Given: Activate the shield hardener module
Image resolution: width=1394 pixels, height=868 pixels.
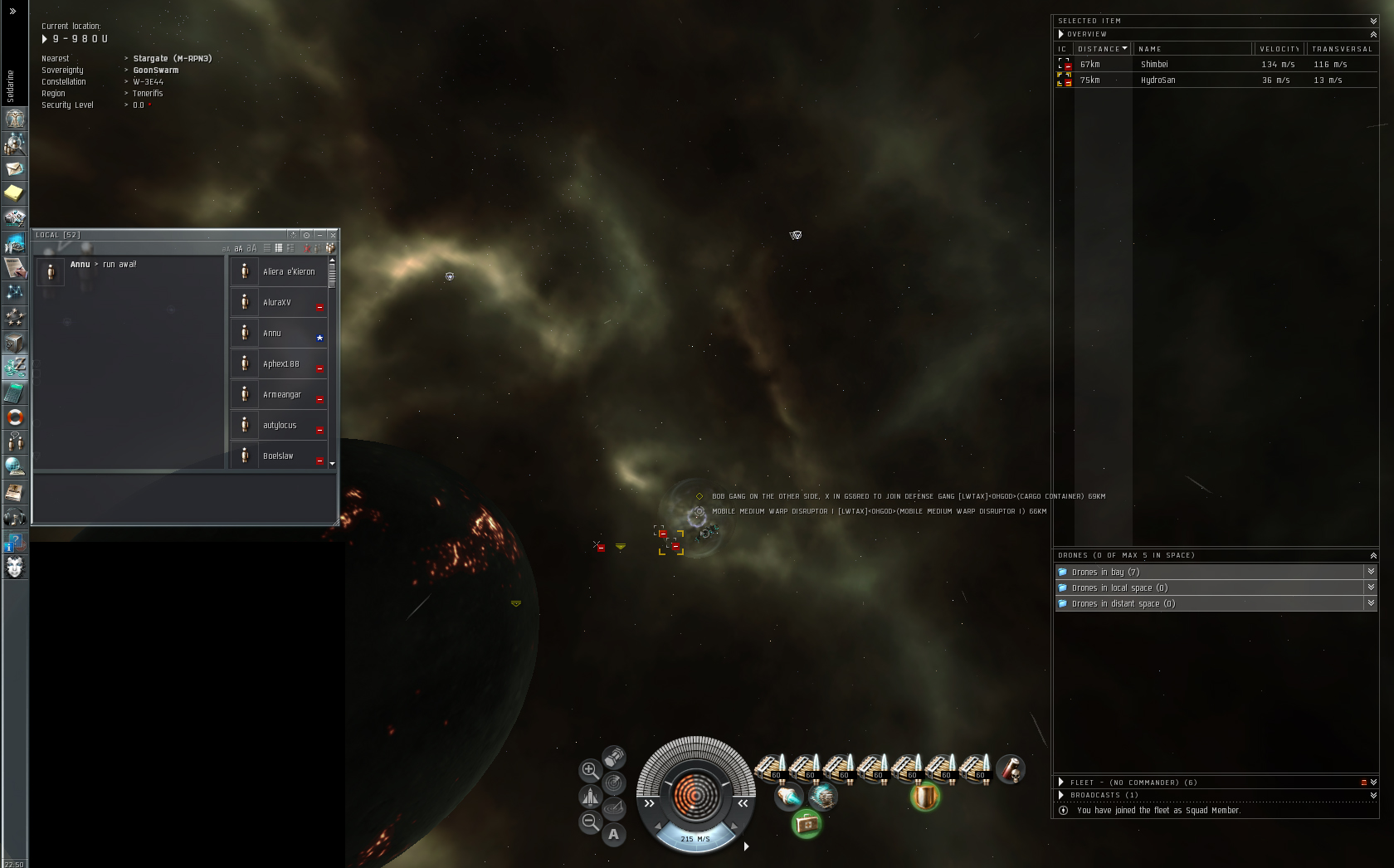Looking at the screenshot, I should pos(924,797).
